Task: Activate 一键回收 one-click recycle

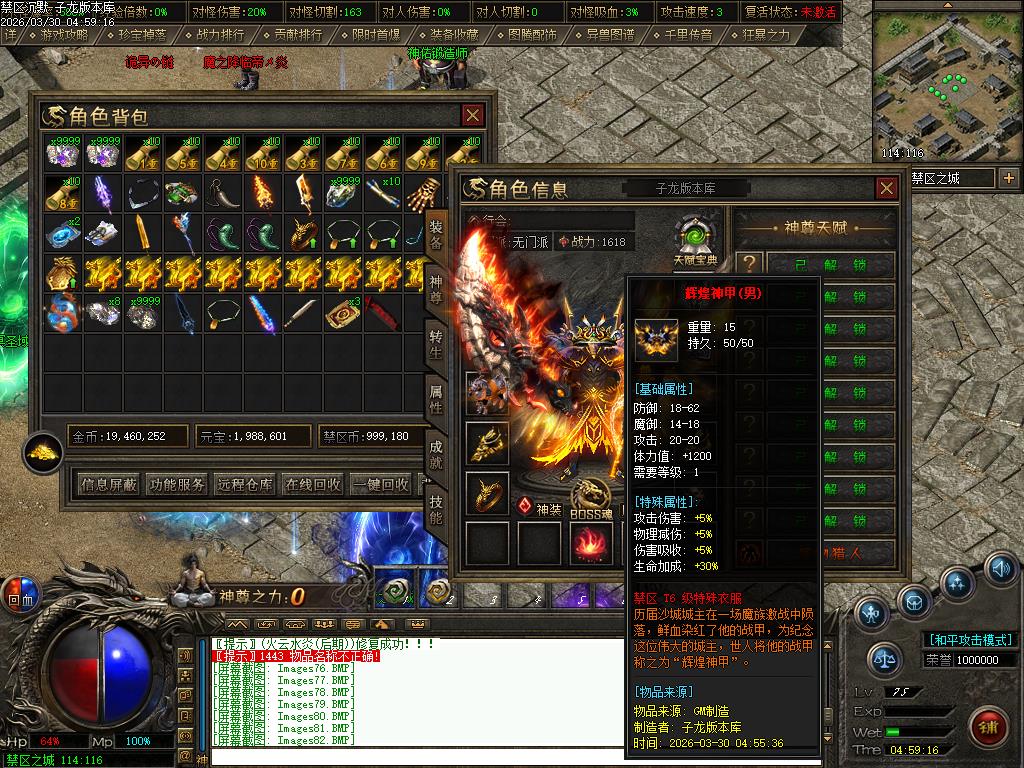Action: click(x=381, y=484)
